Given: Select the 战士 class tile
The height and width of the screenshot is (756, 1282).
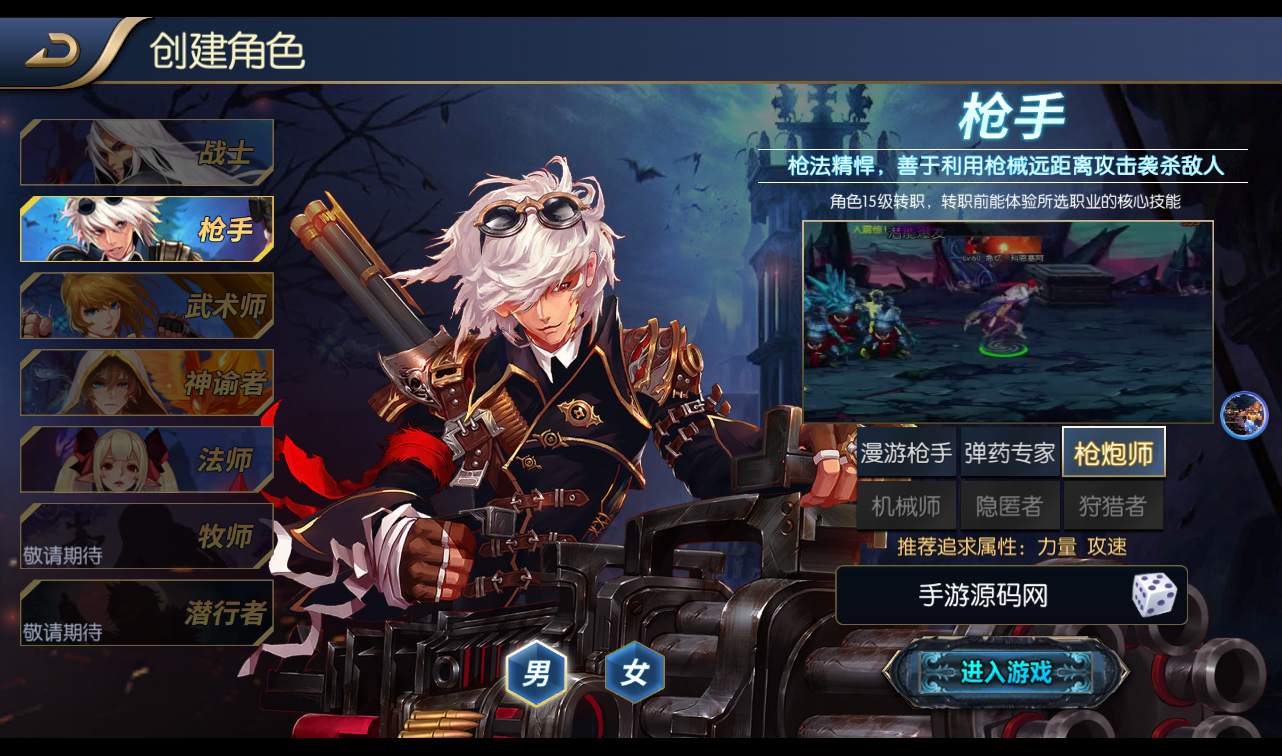Looking at the screenshot, I should (147, 153).
